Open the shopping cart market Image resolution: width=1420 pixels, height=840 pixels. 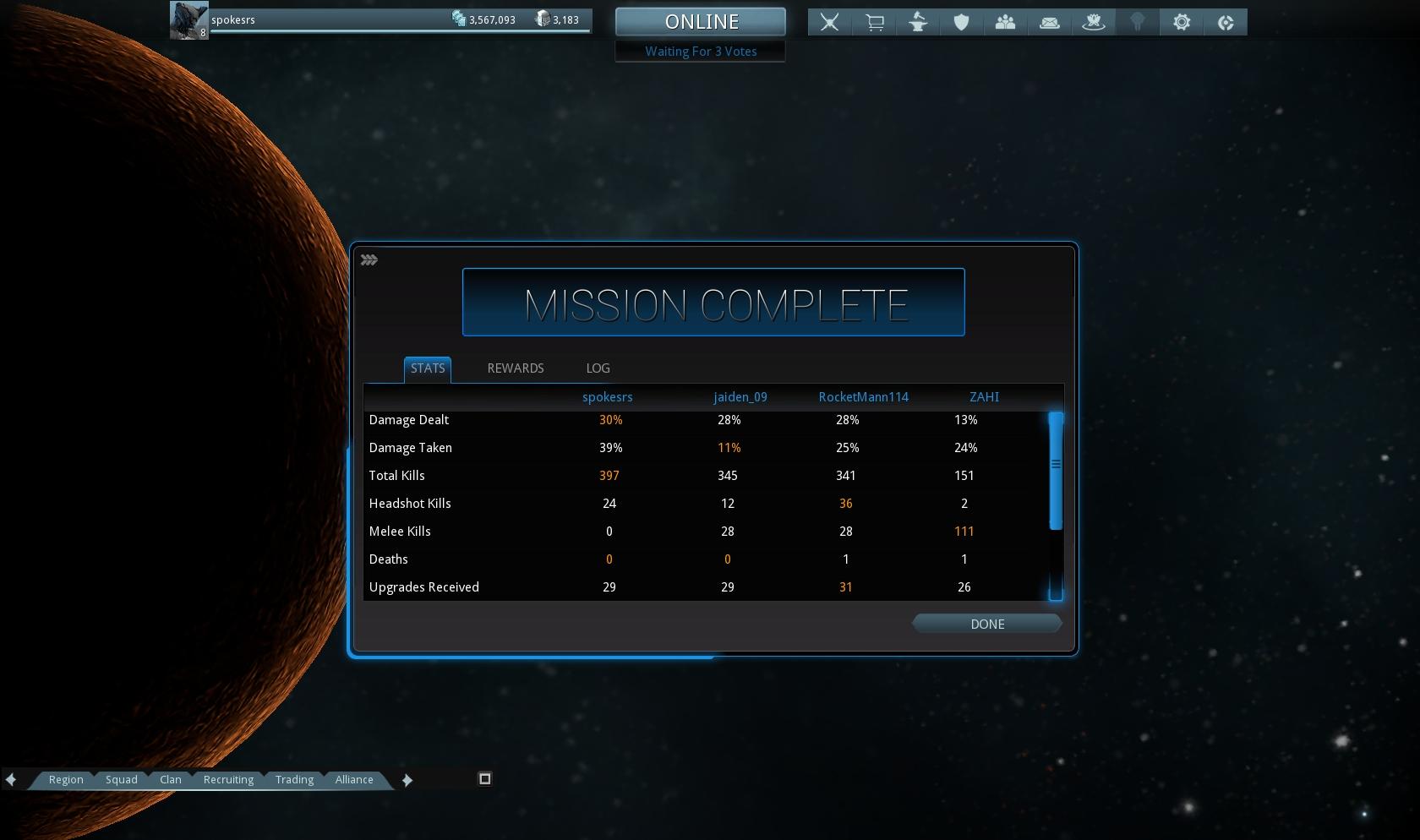(874, 23)
